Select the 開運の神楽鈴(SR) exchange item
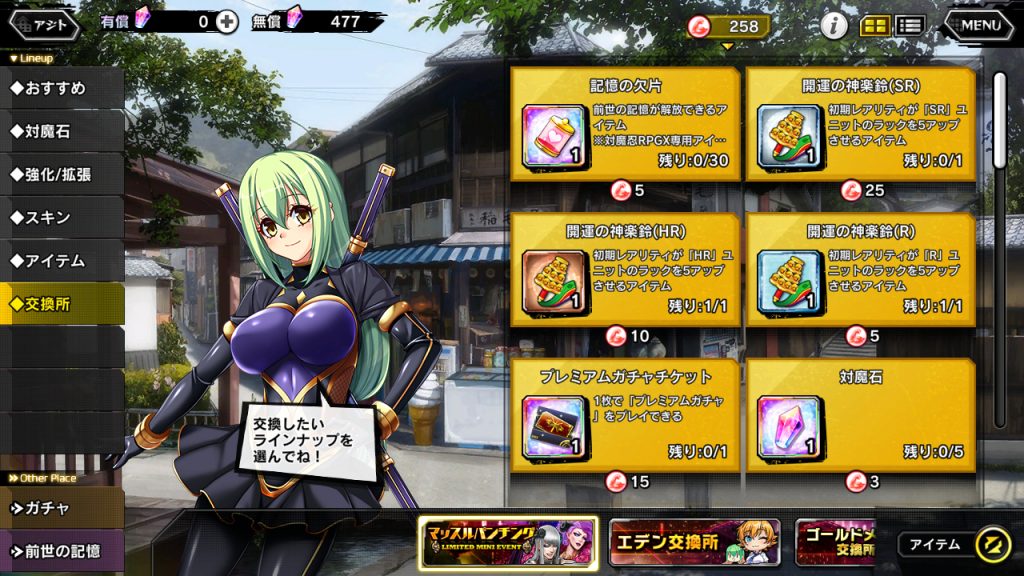 coord(861,124)
